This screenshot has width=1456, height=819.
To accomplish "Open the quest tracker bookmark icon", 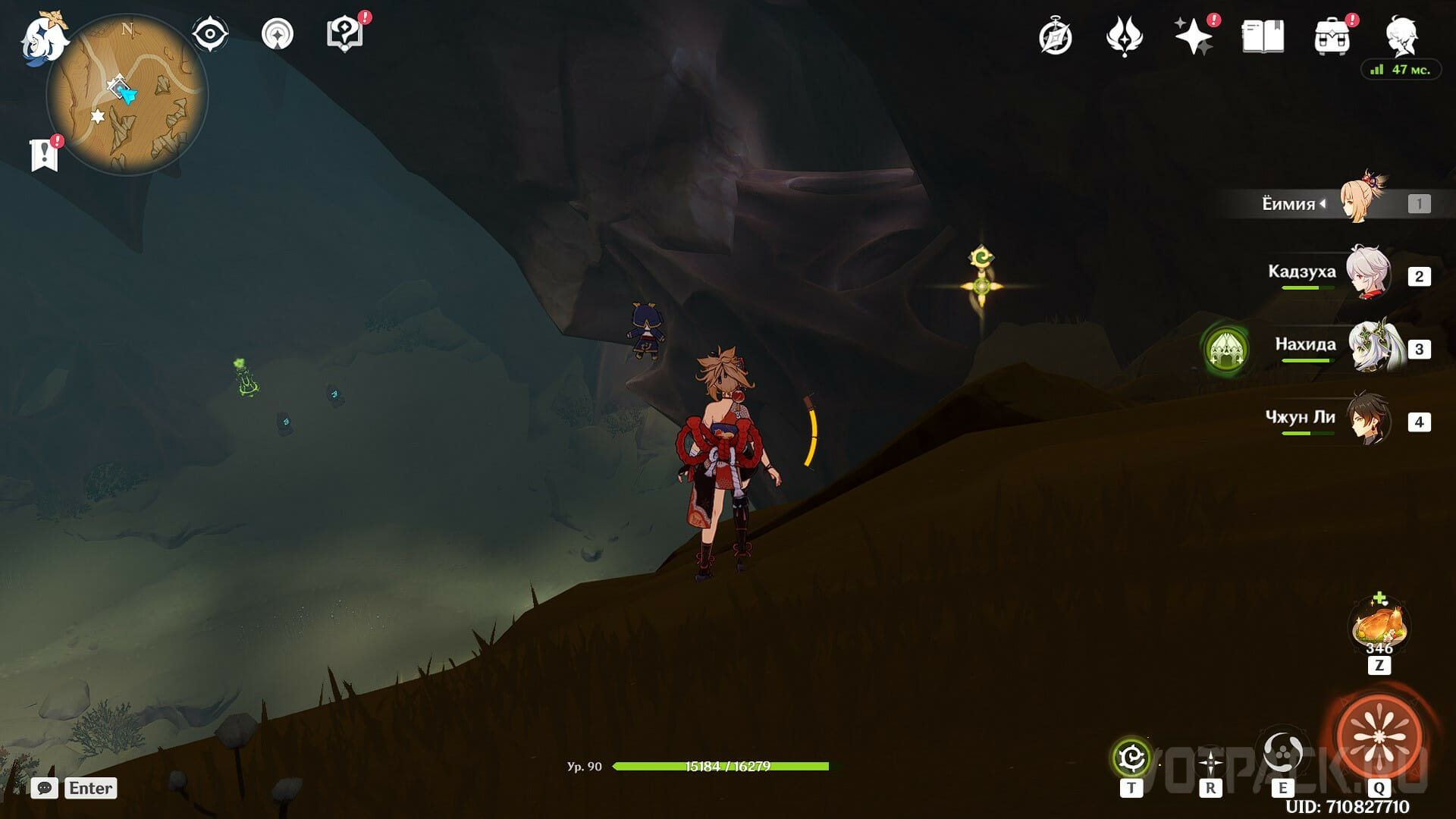I will [x=44, y=155].
